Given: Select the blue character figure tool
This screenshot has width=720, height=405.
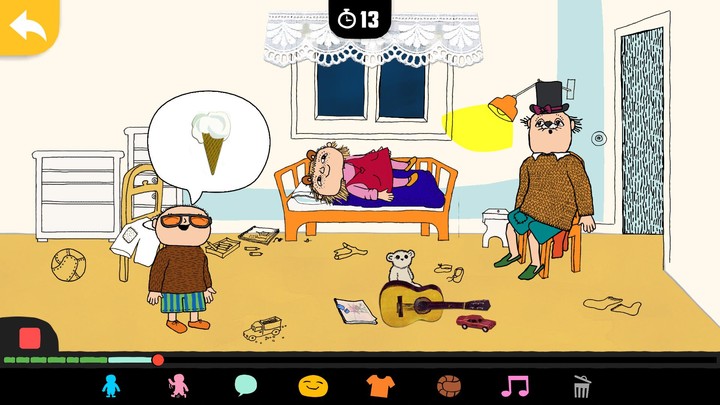Looking at the screenshot, I should click(x=111, y=385).
